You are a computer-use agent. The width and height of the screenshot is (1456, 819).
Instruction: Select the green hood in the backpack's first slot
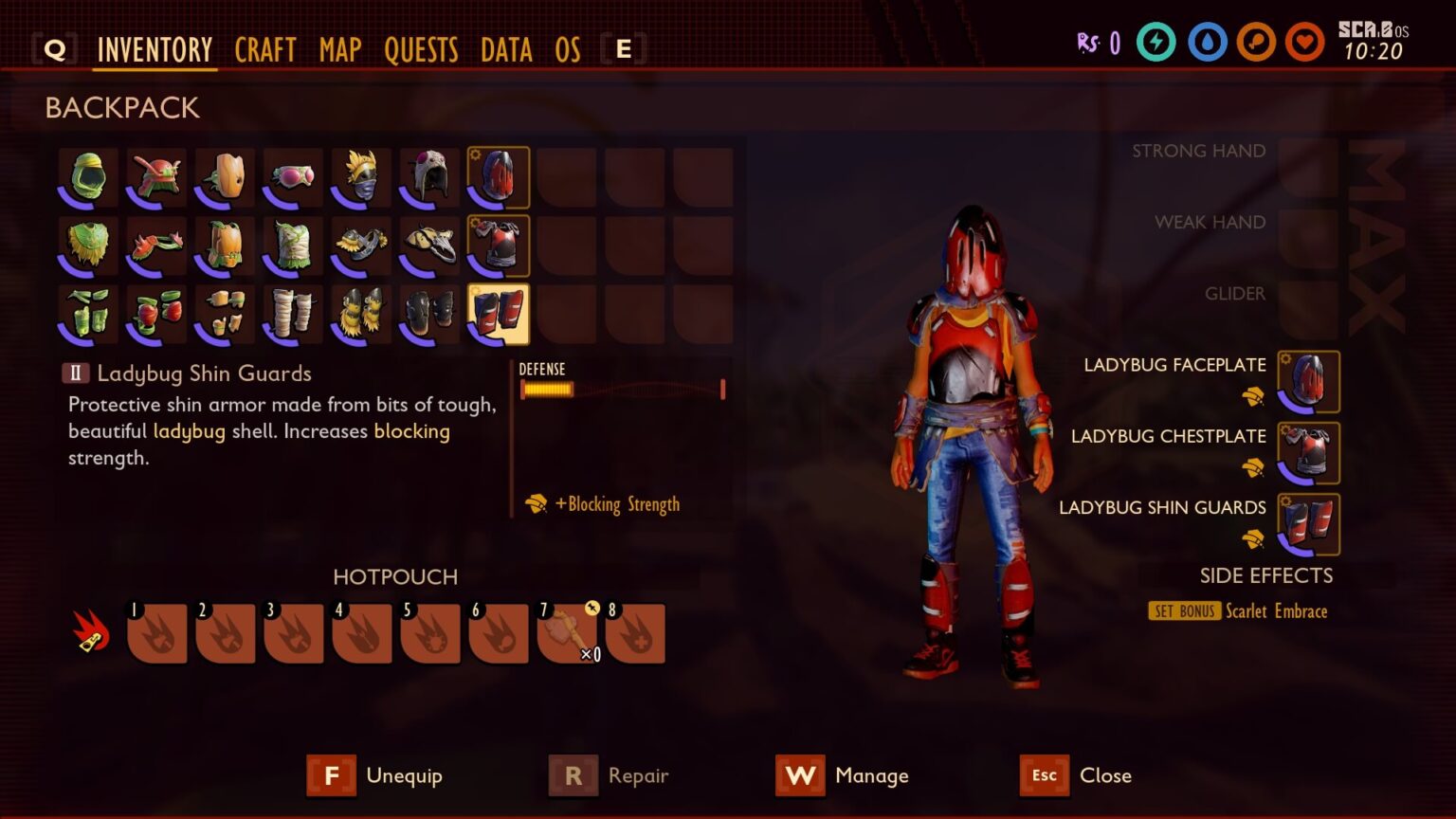click(88, 176)
